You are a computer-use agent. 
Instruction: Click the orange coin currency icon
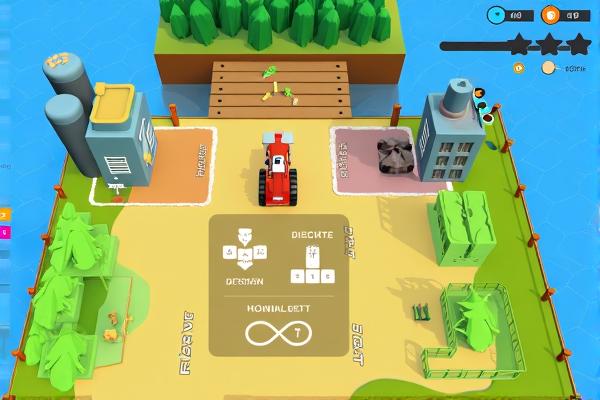[551, 15]
